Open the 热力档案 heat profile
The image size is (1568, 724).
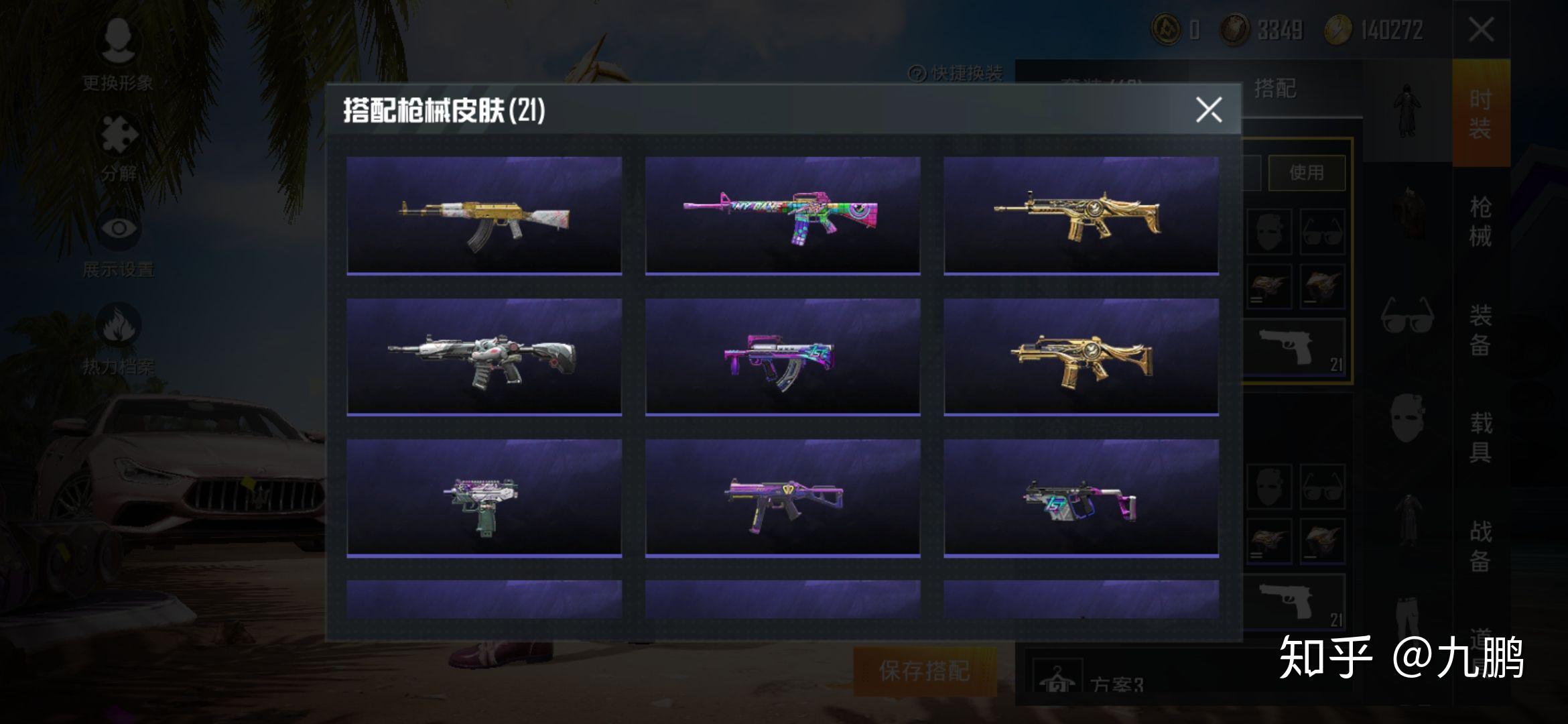click(118, 340)
